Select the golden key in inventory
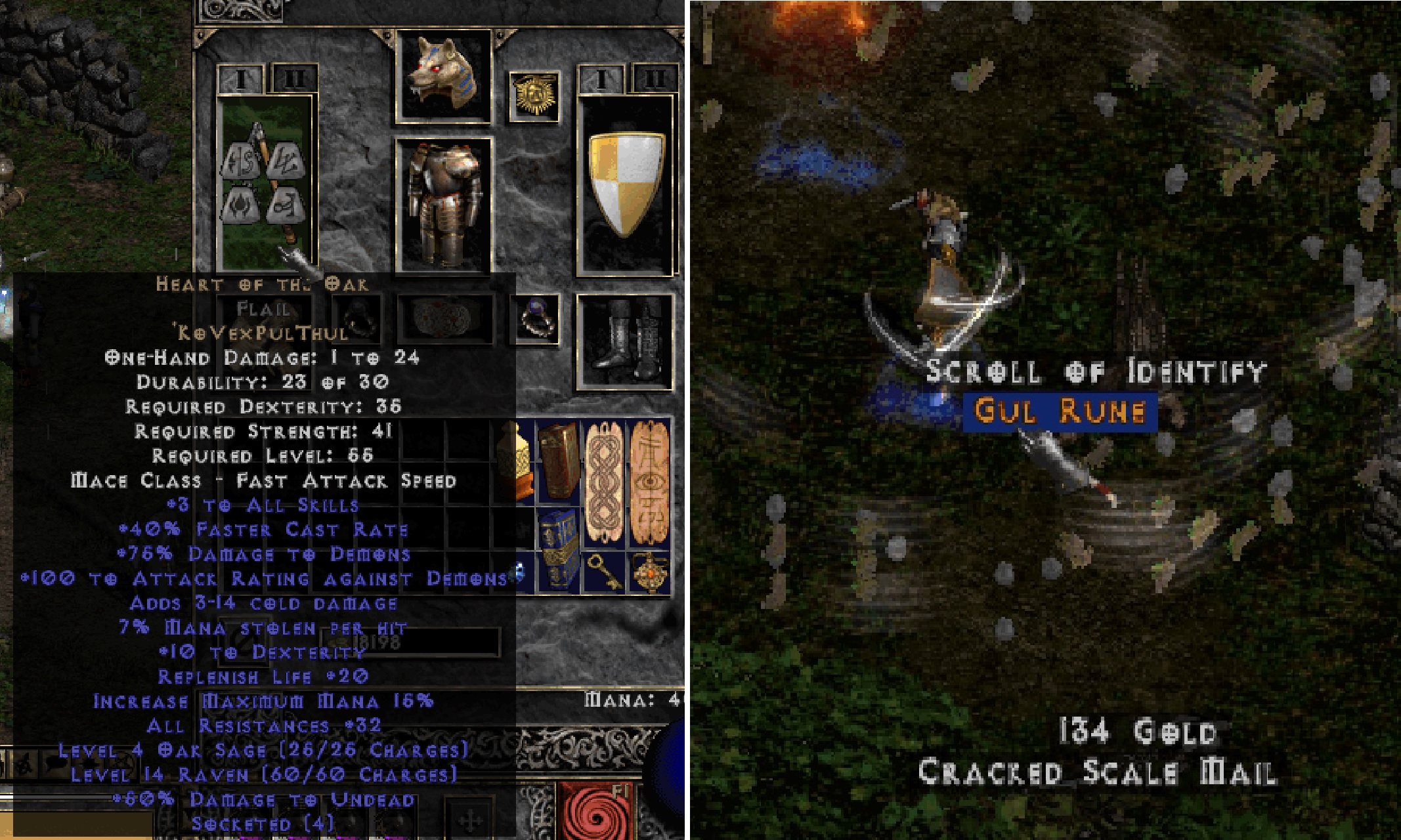Image resolution: width=1401 pixels, height=840 pixels. (603, 572)
